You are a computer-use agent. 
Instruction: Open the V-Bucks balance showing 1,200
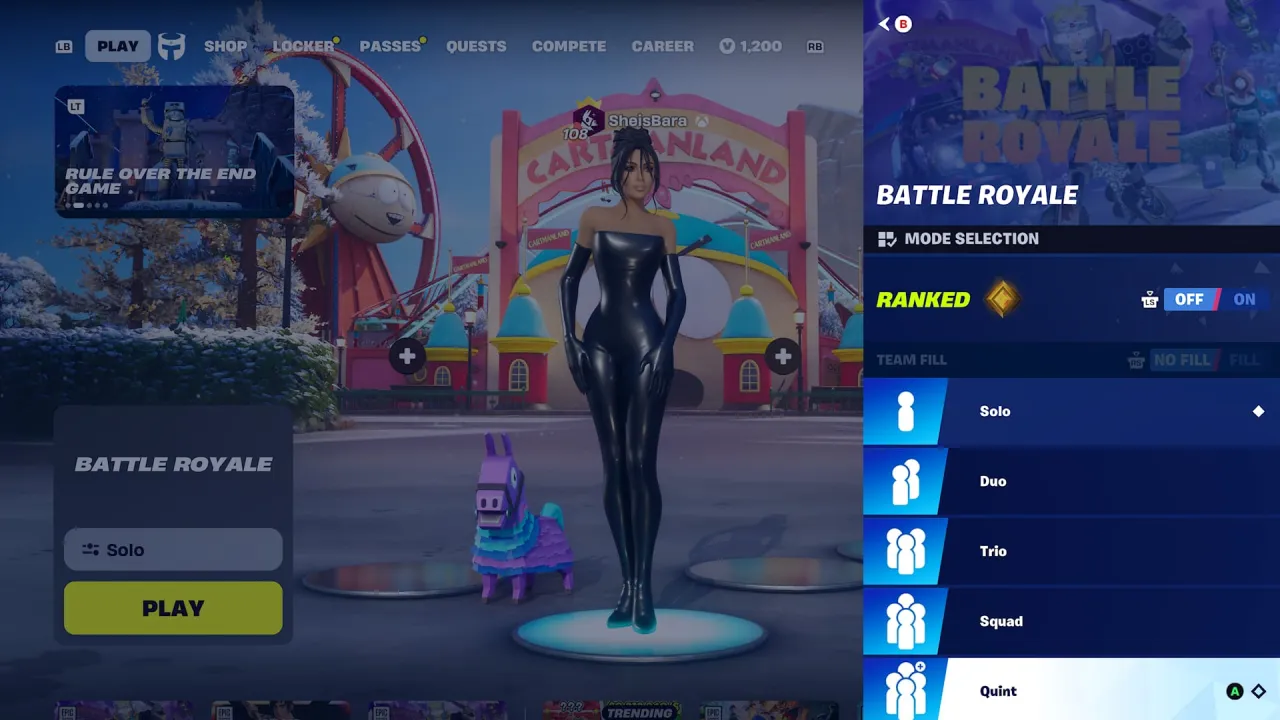pyautogui.click(x=750, y=46)
